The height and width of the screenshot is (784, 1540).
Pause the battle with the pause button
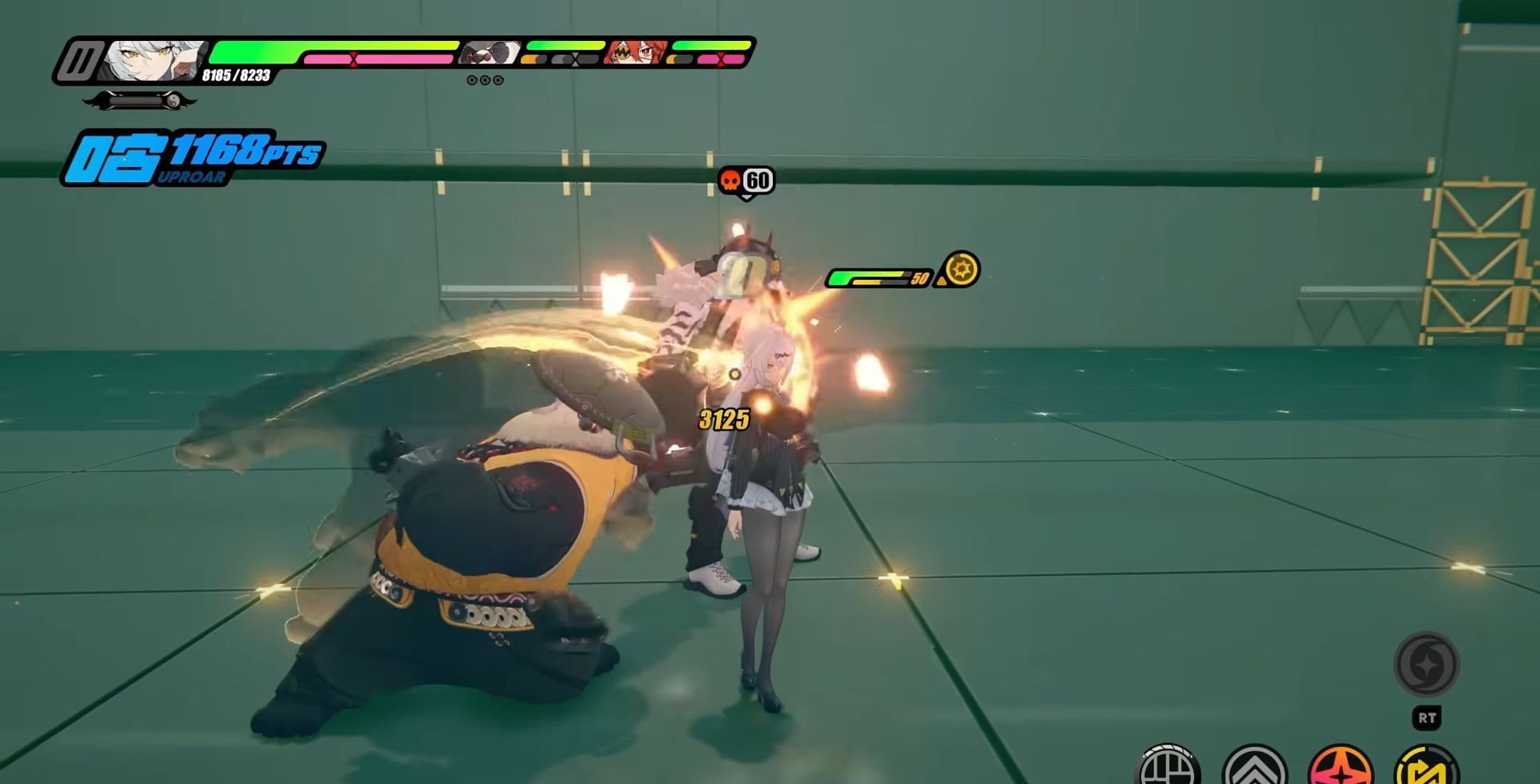tap(80, 61)
